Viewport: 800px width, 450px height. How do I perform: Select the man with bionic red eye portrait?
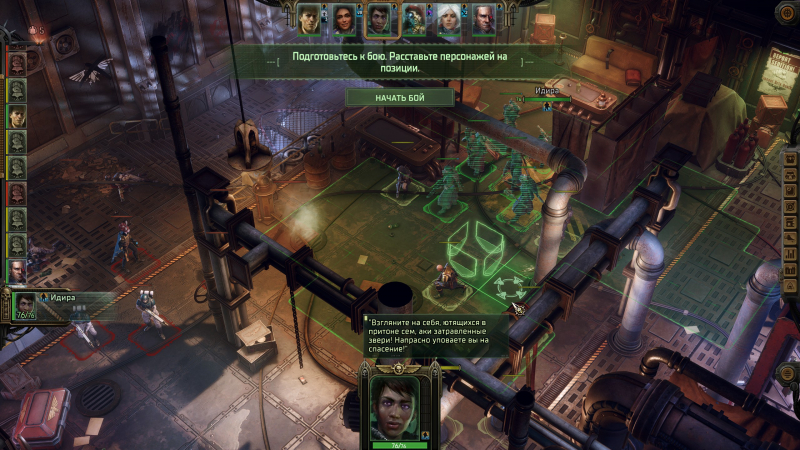484,18
